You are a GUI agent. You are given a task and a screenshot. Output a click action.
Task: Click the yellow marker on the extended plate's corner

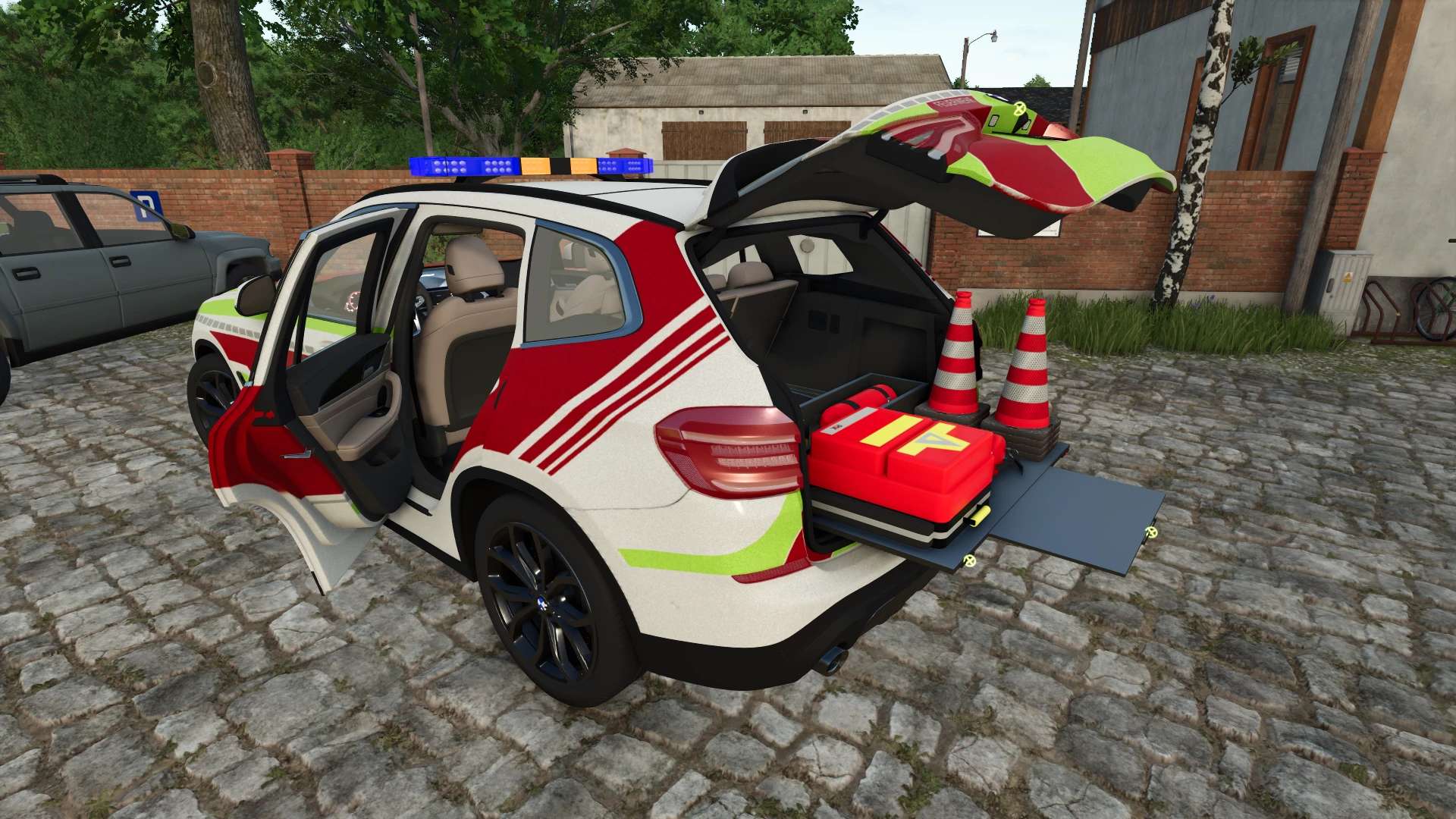pos(1152,532)
